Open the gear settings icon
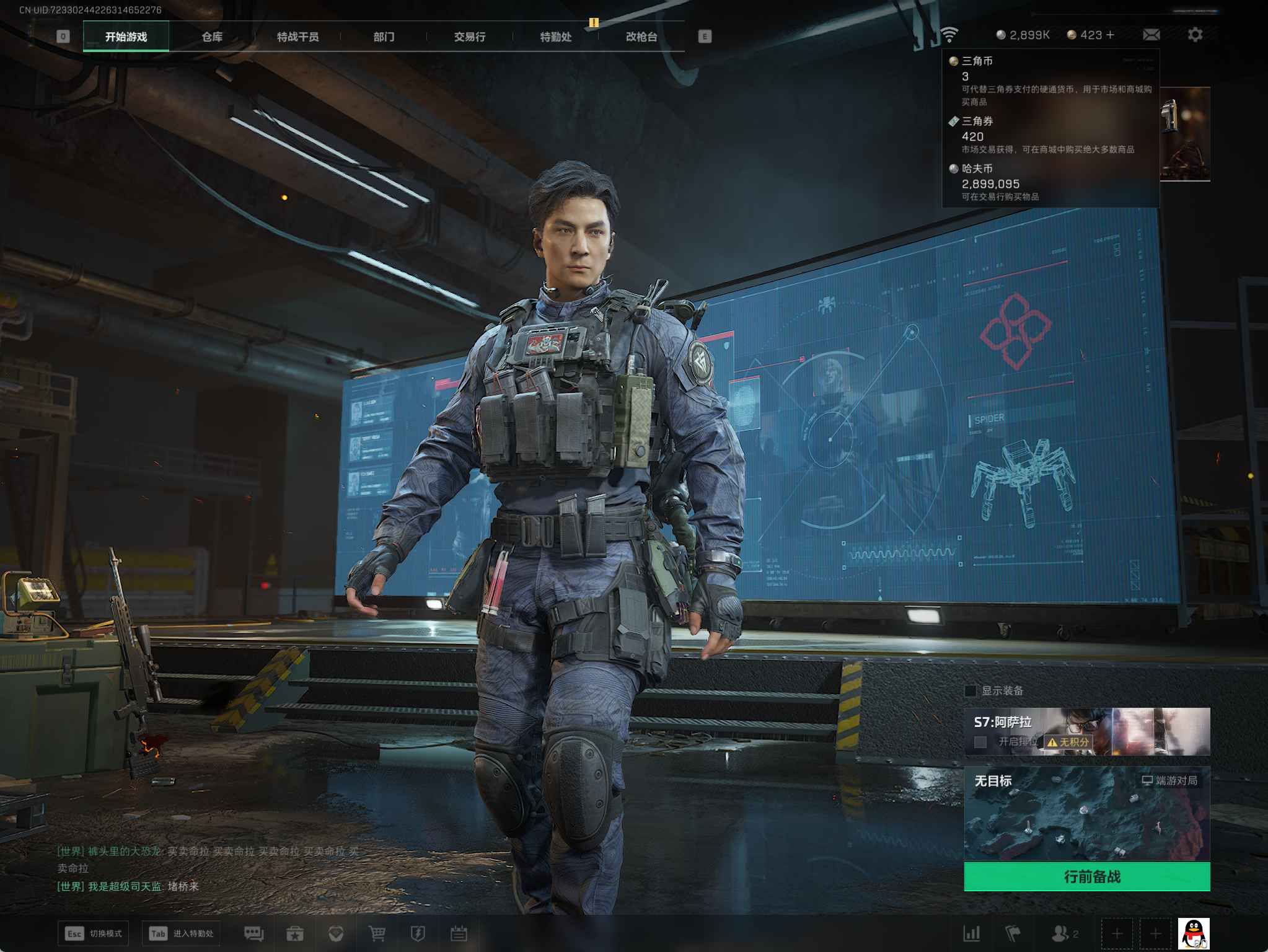This screenshot has height=952, width=1268. (x=1195, y=35)
